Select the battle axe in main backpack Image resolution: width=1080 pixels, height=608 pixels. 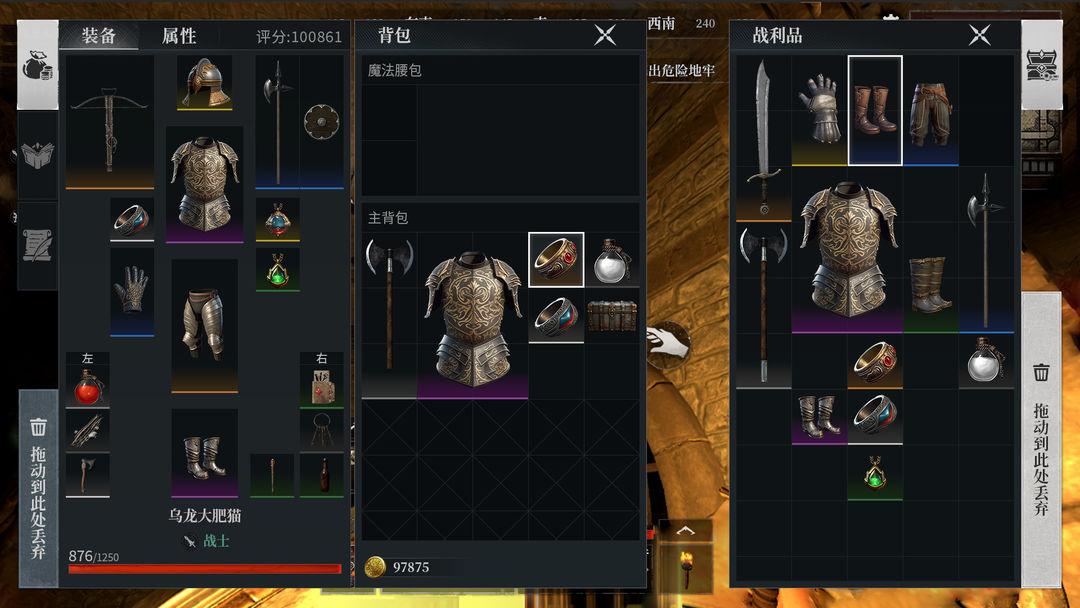[x=389, y=315]
